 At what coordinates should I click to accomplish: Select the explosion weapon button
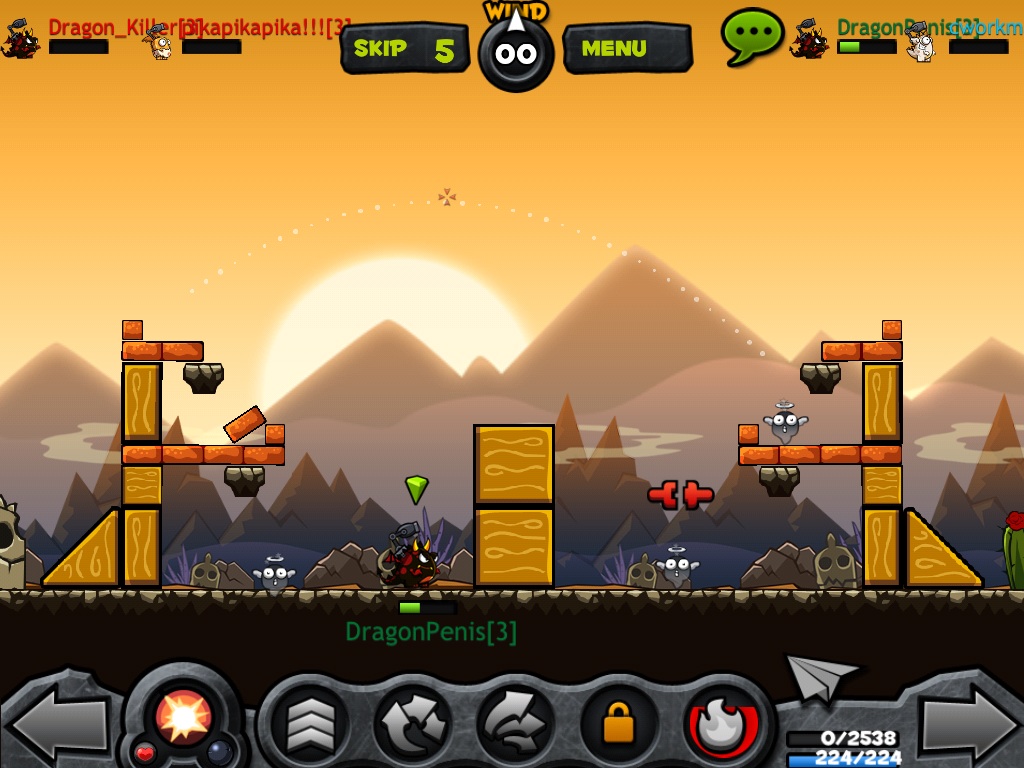coord(183,713)
